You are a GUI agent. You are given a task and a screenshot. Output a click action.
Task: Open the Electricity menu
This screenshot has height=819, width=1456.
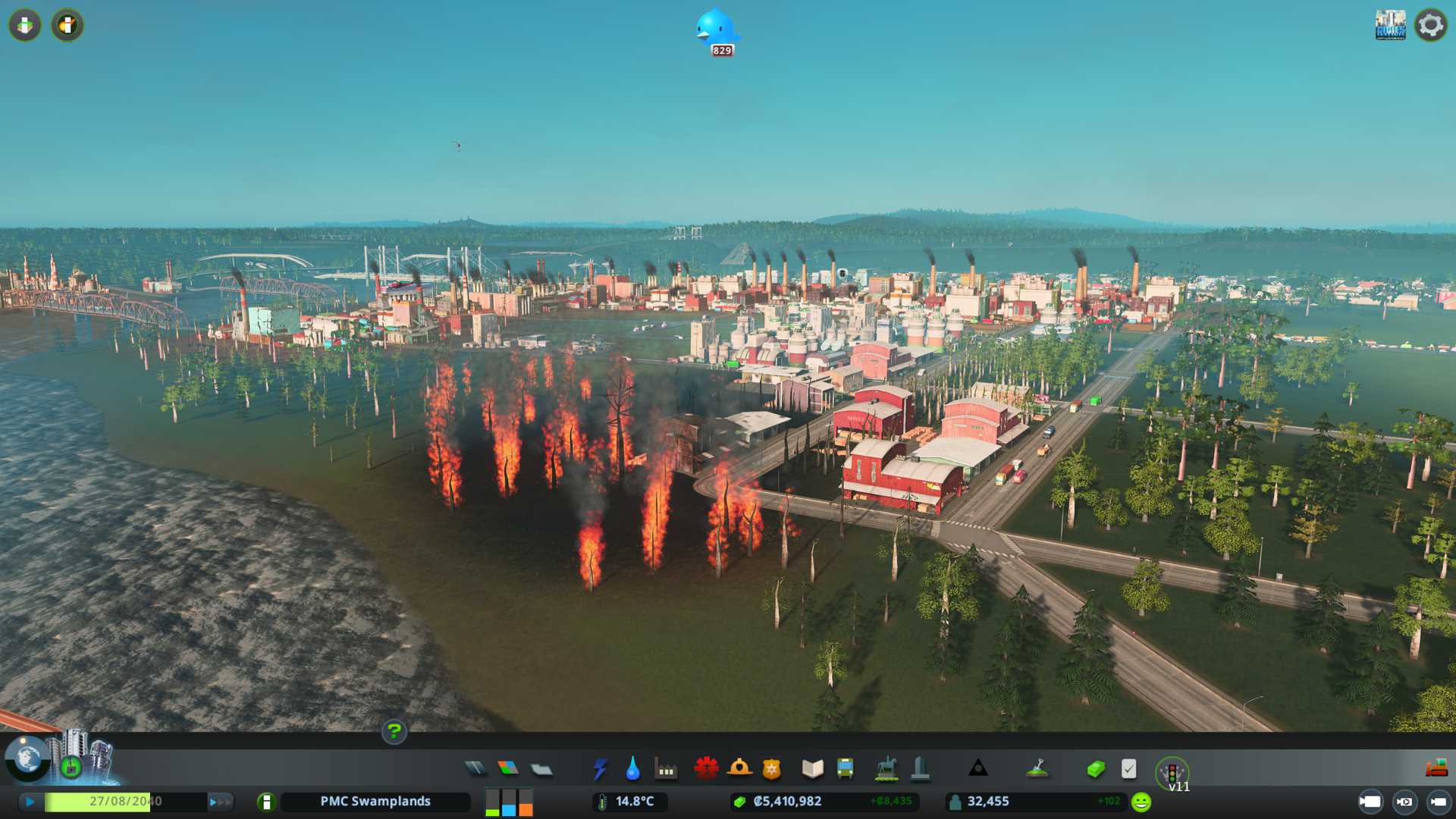tap(600, 769)
